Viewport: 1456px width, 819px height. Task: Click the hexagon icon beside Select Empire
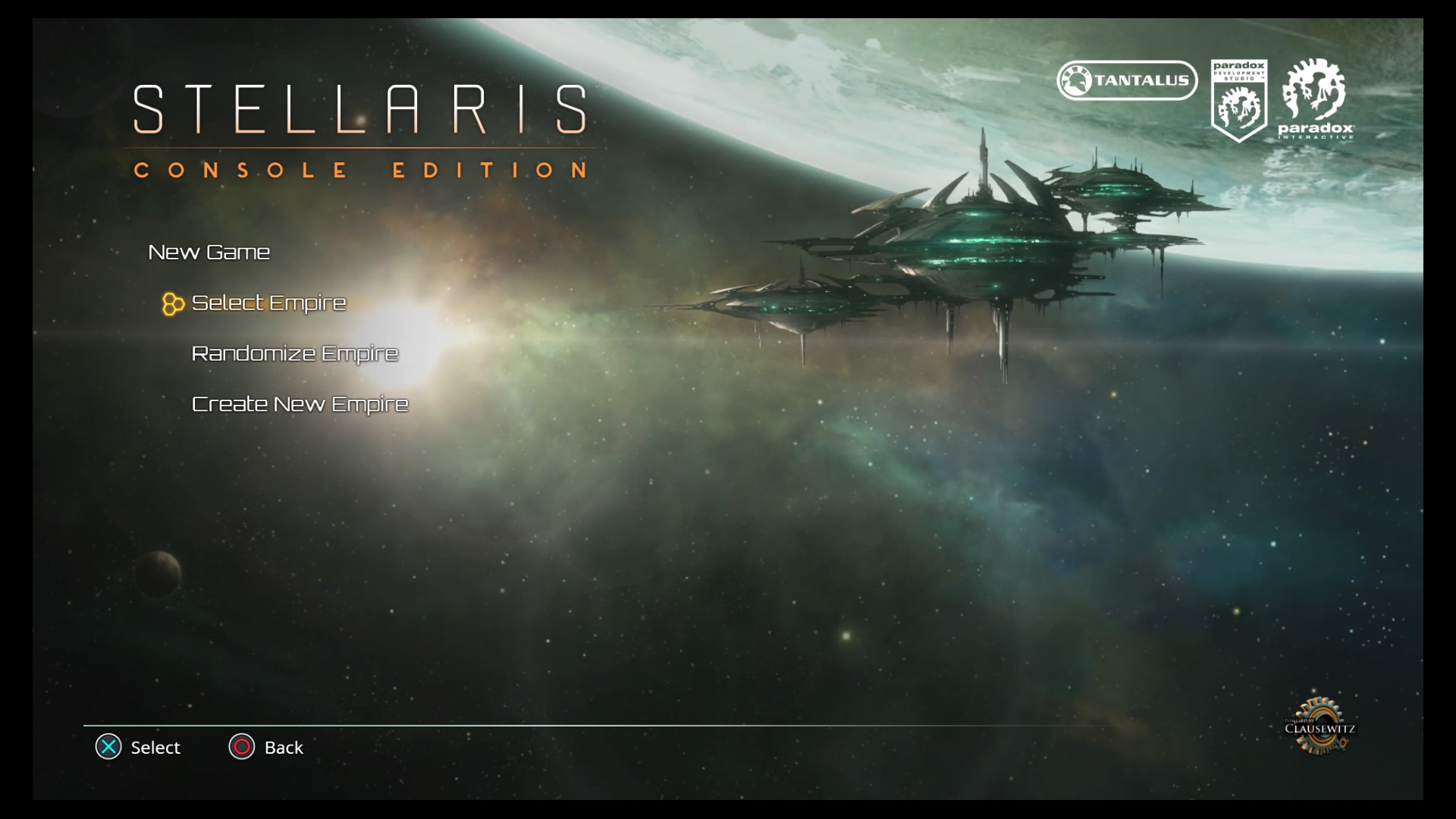(x=172, y=304)
